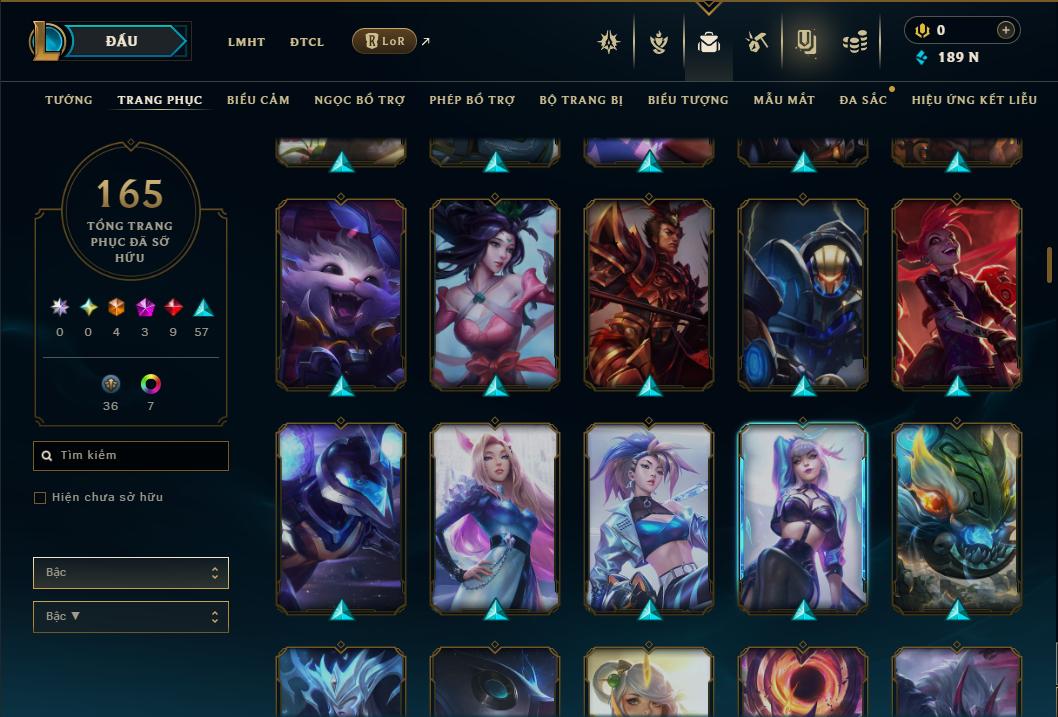Open the Mẫu Mắt tab
1058x717 pixels.
click(x=784, y=100)
